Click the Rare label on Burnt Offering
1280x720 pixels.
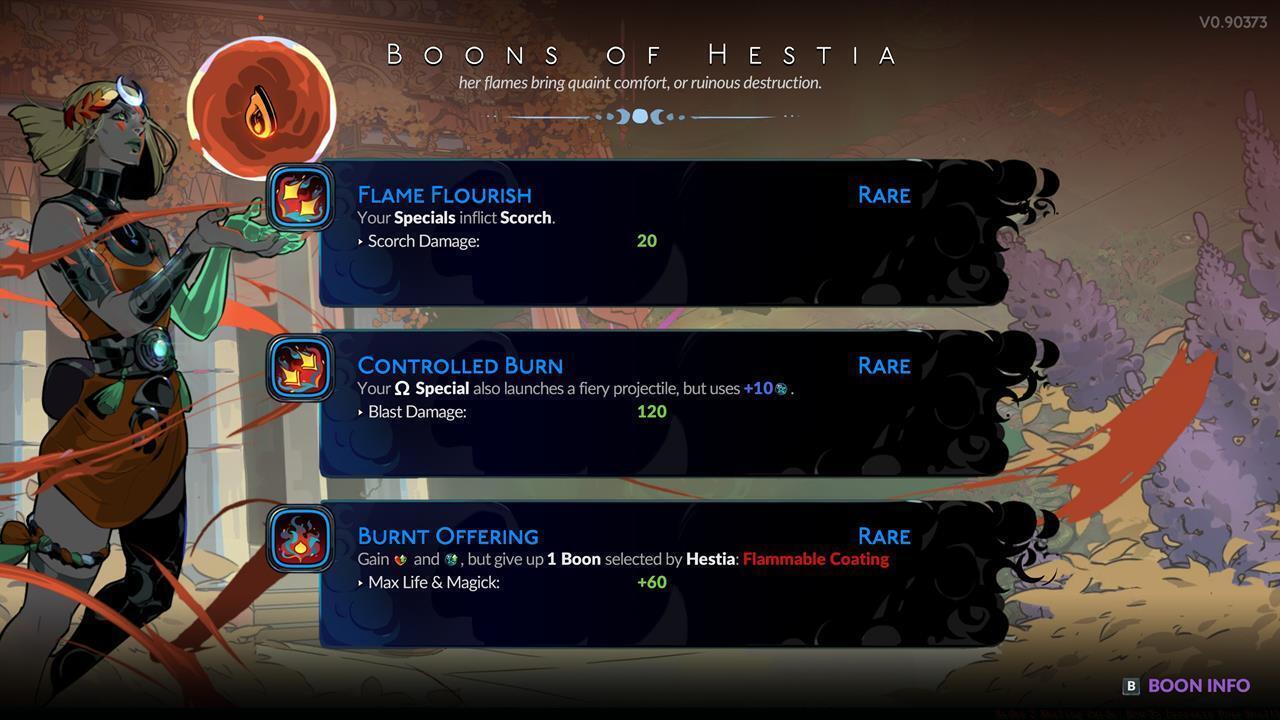[x=883, y=536]
